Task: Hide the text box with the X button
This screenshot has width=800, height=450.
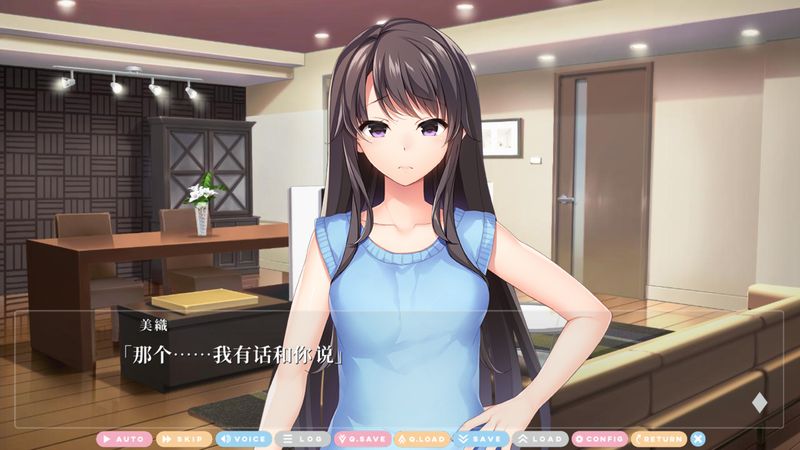Action: (698, 439)
